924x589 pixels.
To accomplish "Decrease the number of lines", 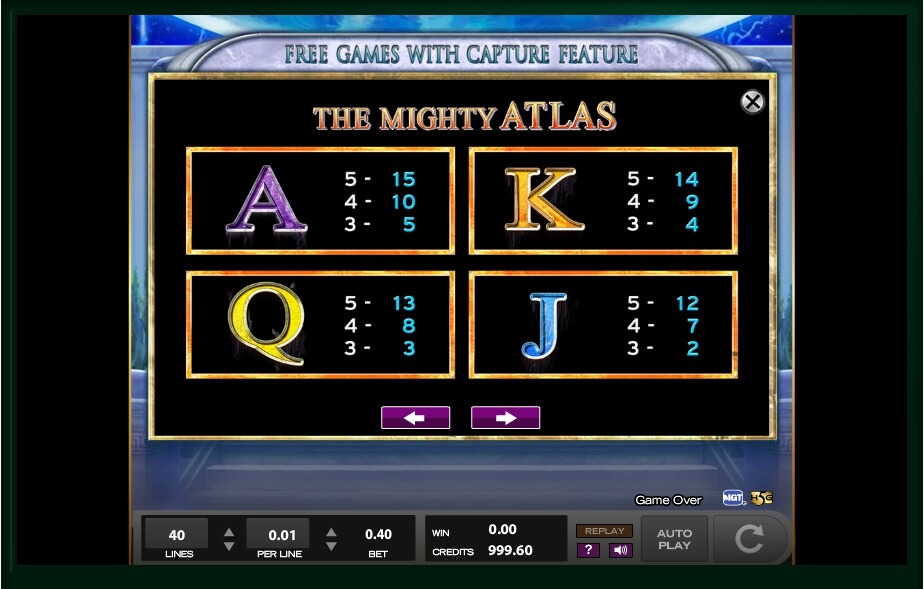I will tap(229, 547).
